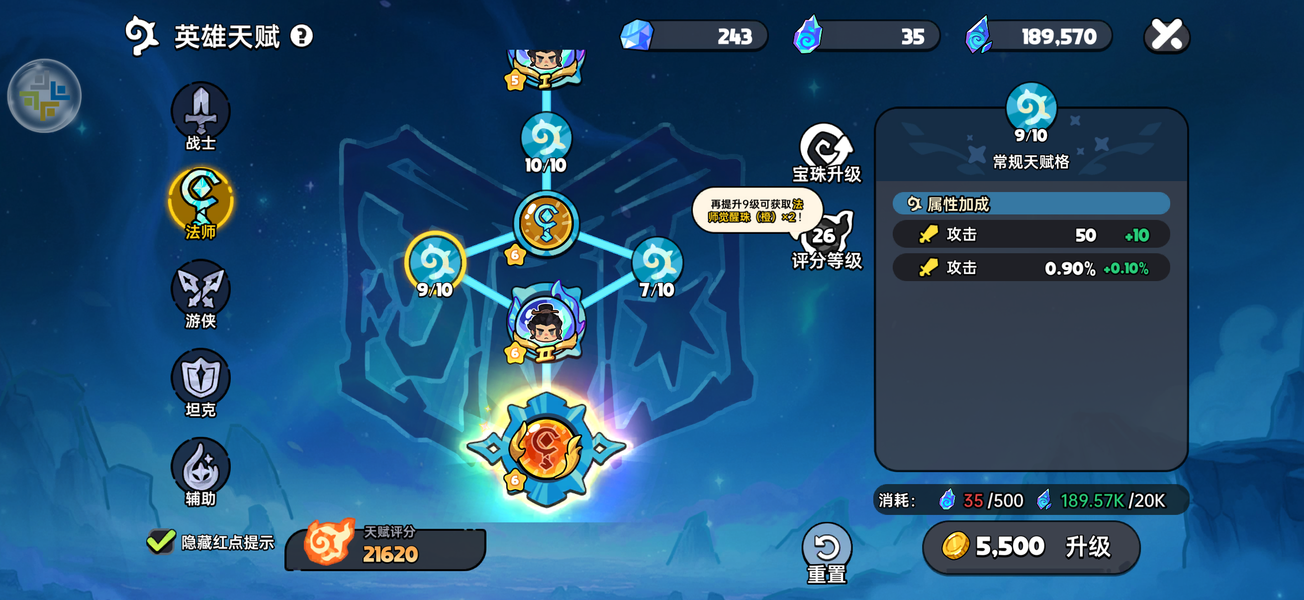Viewport: 1304px width, 600px height.
Task: Choose the 坦克 tank class tab
Action: (201, 378)
